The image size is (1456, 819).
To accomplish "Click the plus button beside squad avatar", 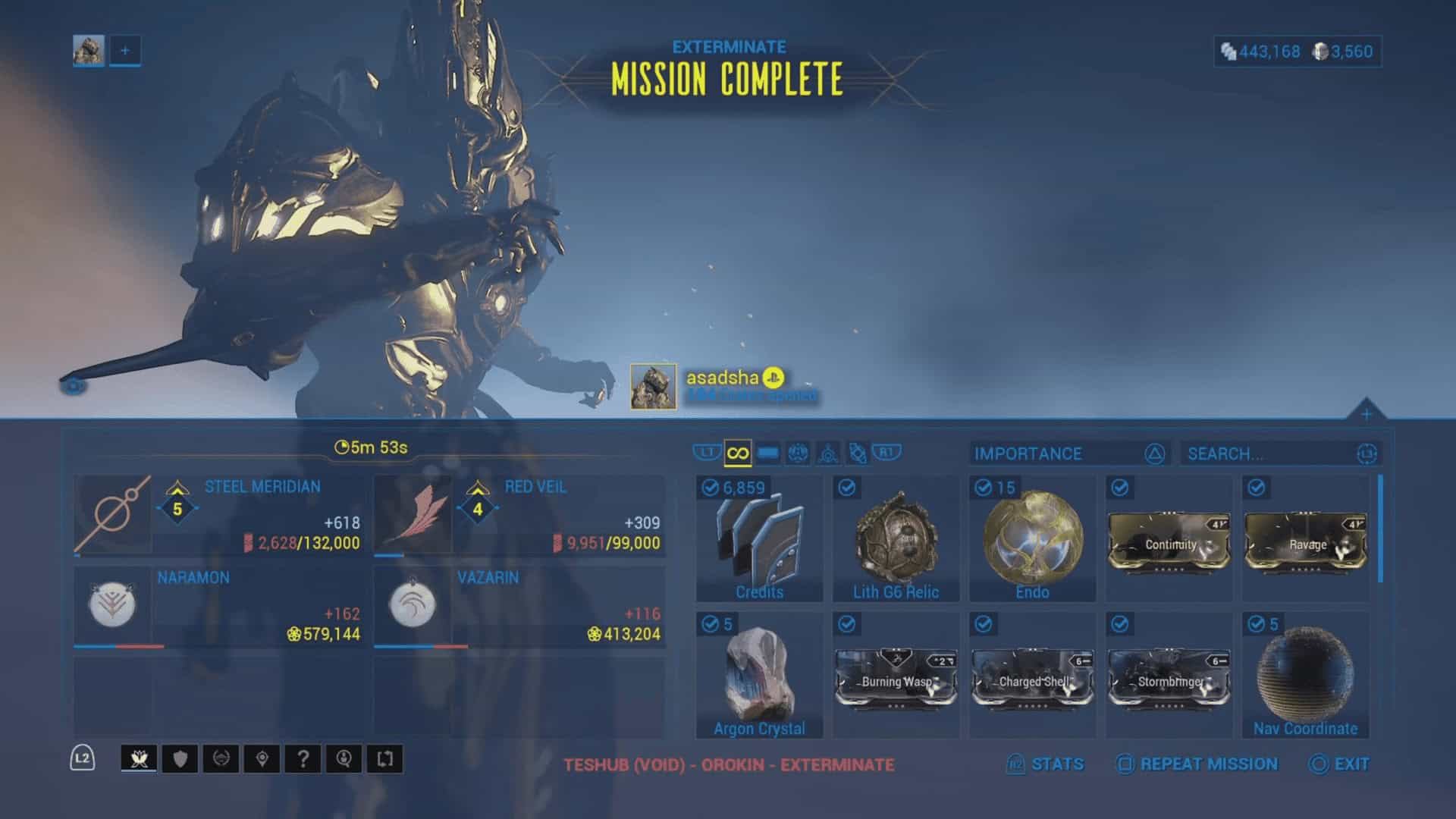I will tap(125, 51).
